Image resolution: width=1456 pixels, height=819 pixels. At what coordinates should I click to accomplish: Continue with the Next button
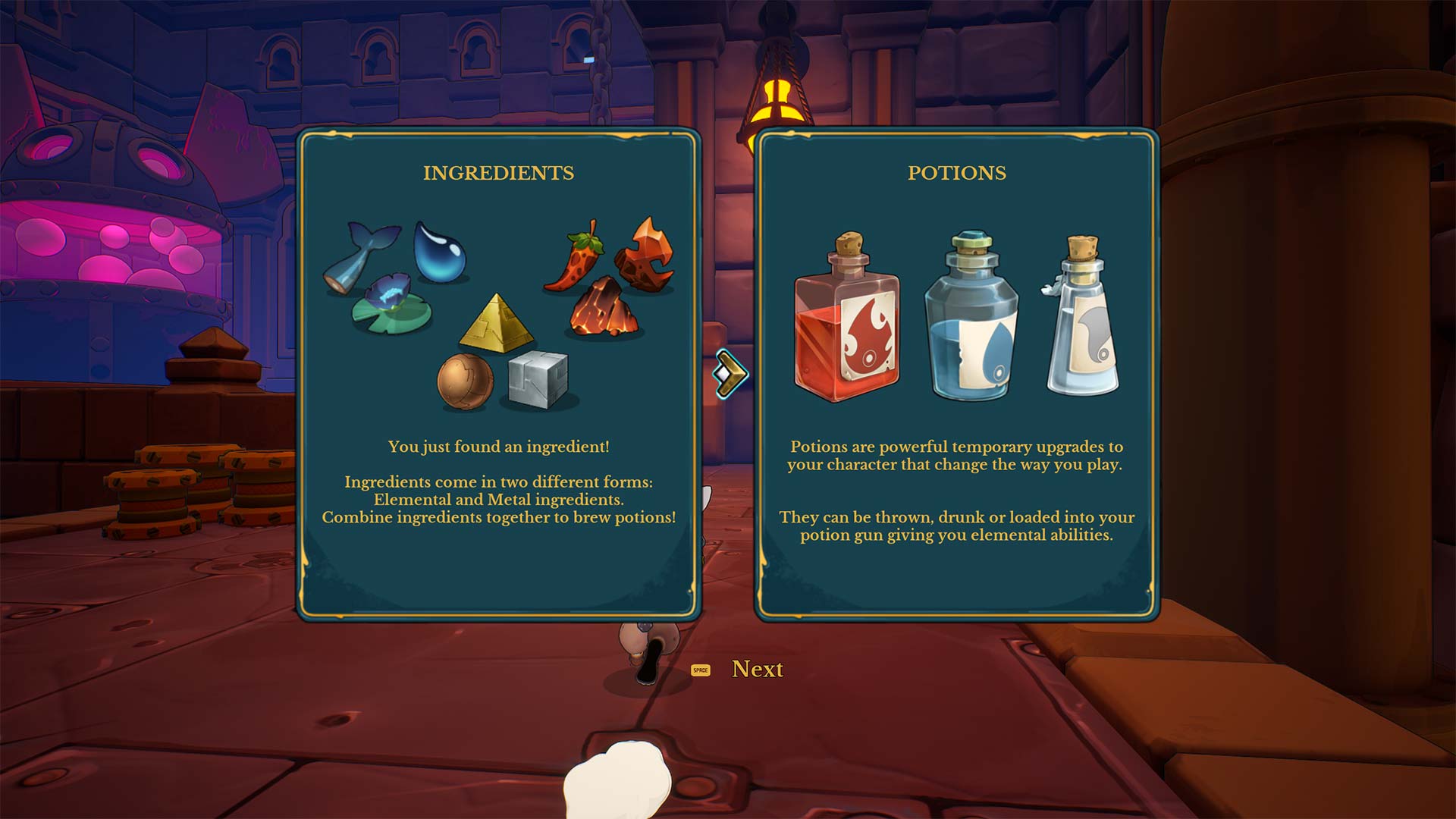click(x=756, y=669)
